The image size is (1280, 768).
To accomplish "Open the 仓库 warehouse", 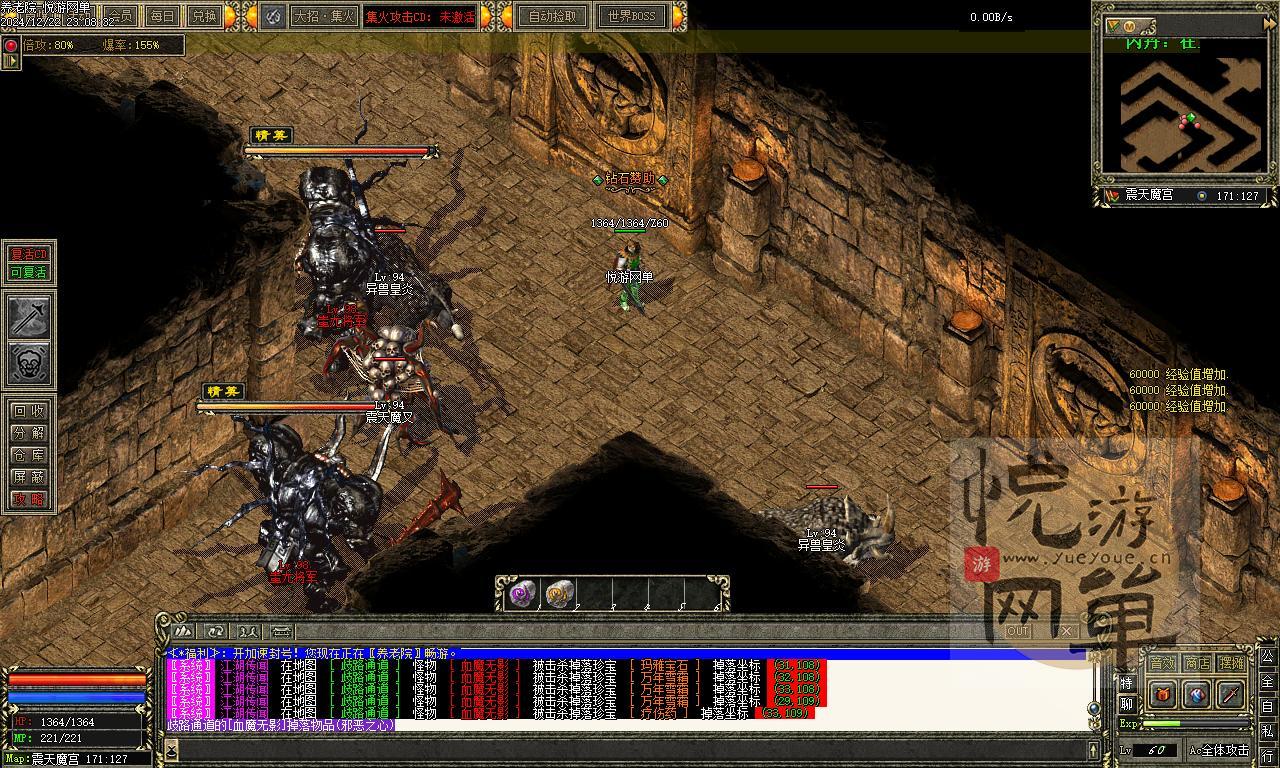I will pos(29,455).
